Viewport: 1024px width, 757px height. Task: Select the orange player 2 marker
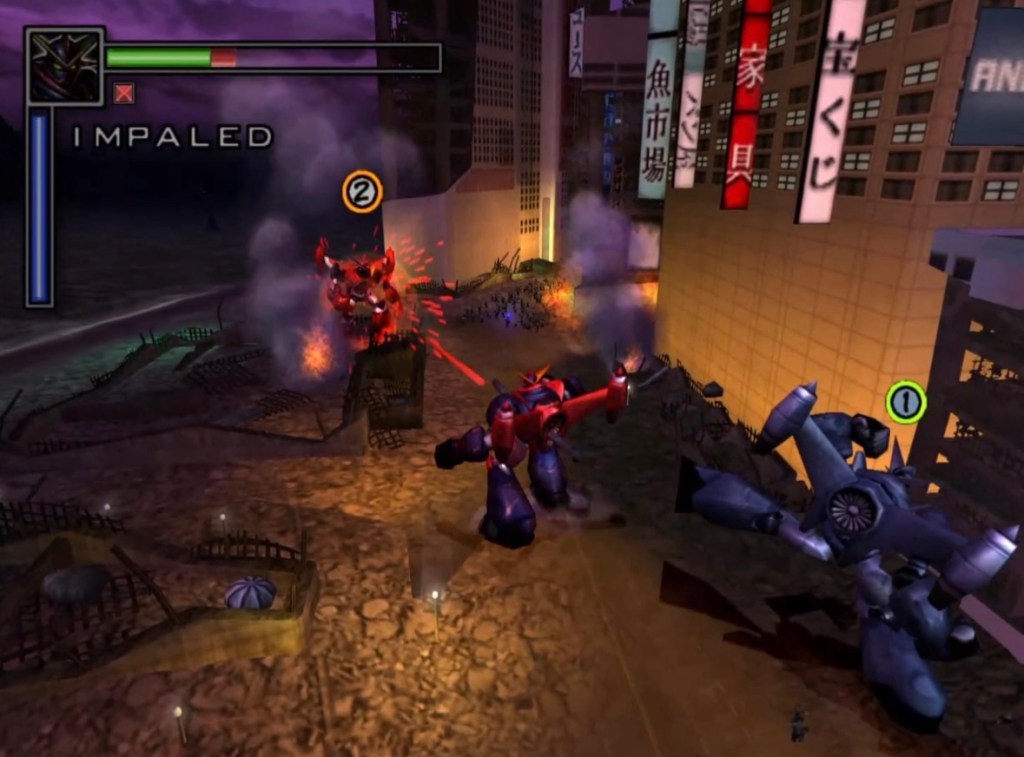362,191
